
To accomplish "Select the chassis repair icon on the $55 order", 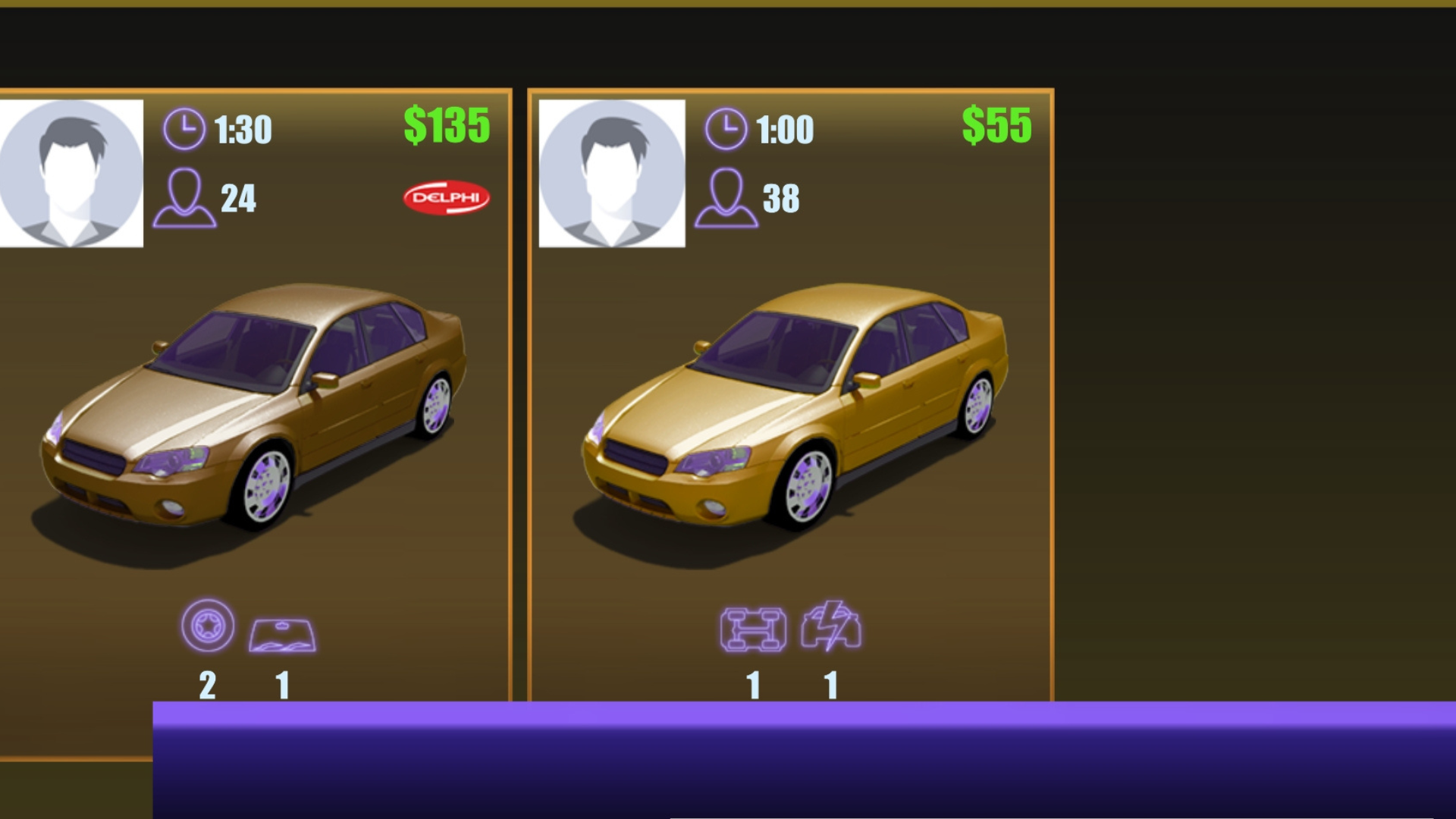I will pyautogui.click(x=752, y=628).
